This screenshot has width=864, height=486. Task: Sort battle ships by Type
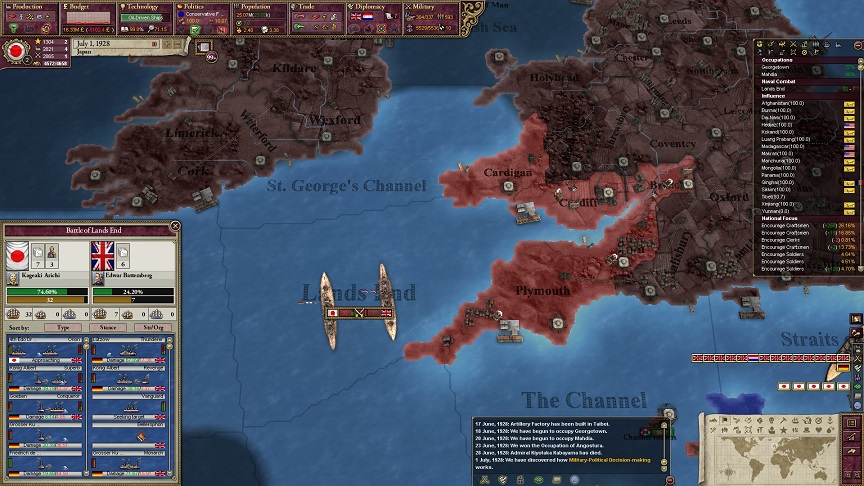point(63,327)
